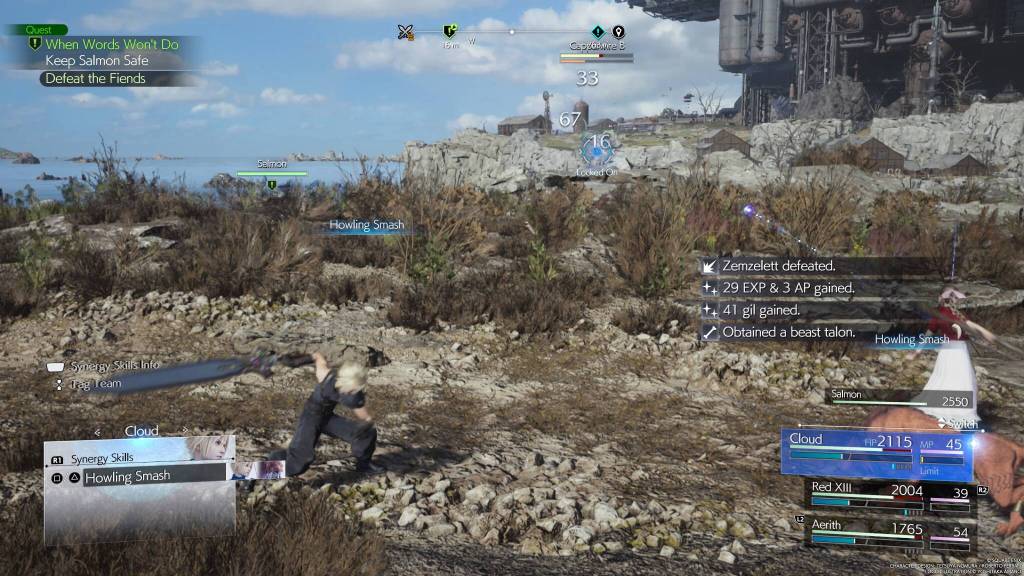
Task: Choose Howling Smash in the command list
Action: click(127, 477)
